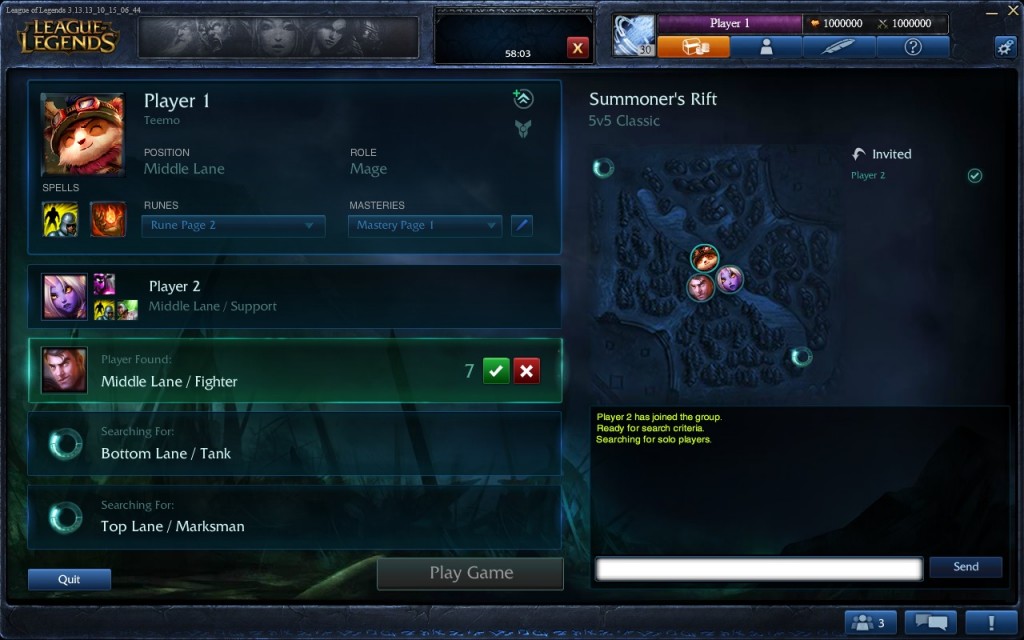This screenshot has height=640, width=1024.
Task: Open the Mastery Page 1 dropdown
Action: pos(424,226)
